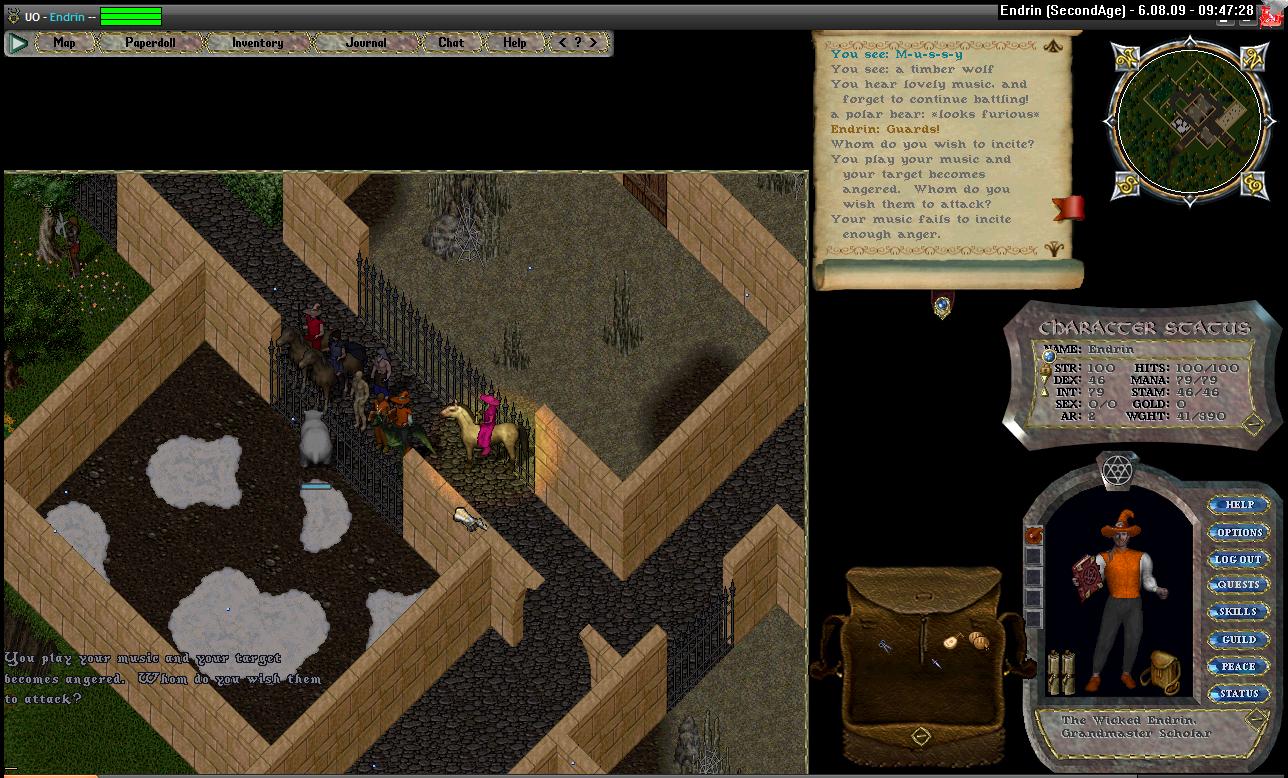Open the GUILD button
The height and width of the screenshot is (778, 1288).
click(1238, 640)
